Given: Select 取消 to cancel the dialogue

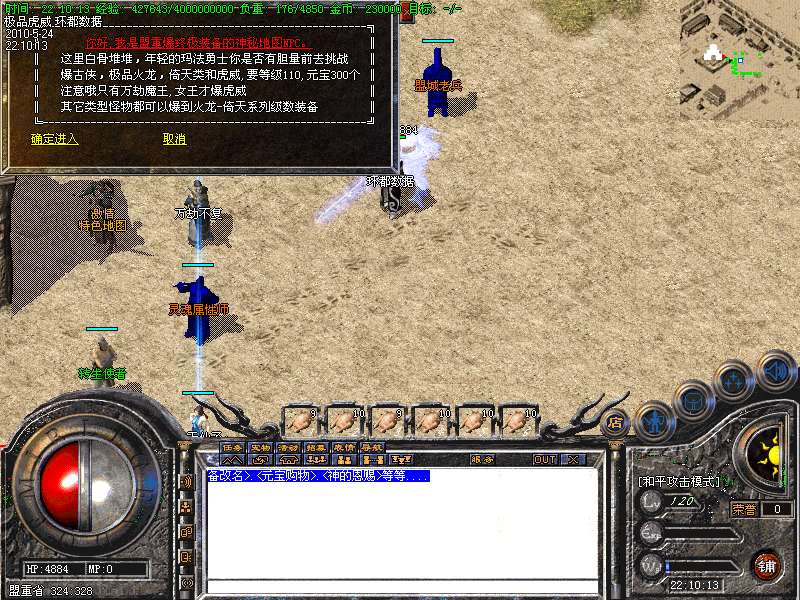Looking at the screenshot, I should (x=174, y=139).
